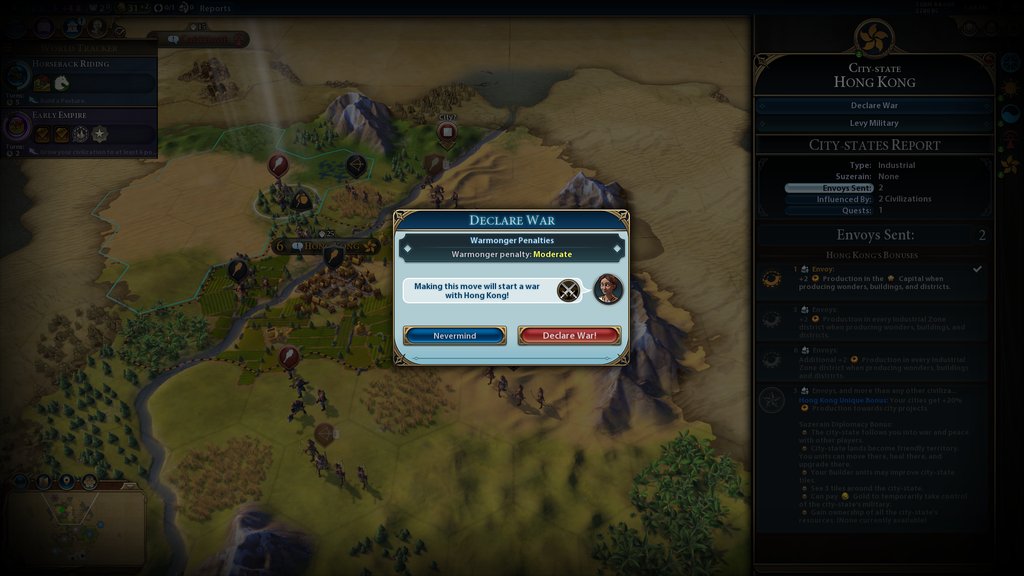Viewport: 1024px width, 576px height.
Task: Open the Early Empire civic entry
Action: [x=80, y=130]
